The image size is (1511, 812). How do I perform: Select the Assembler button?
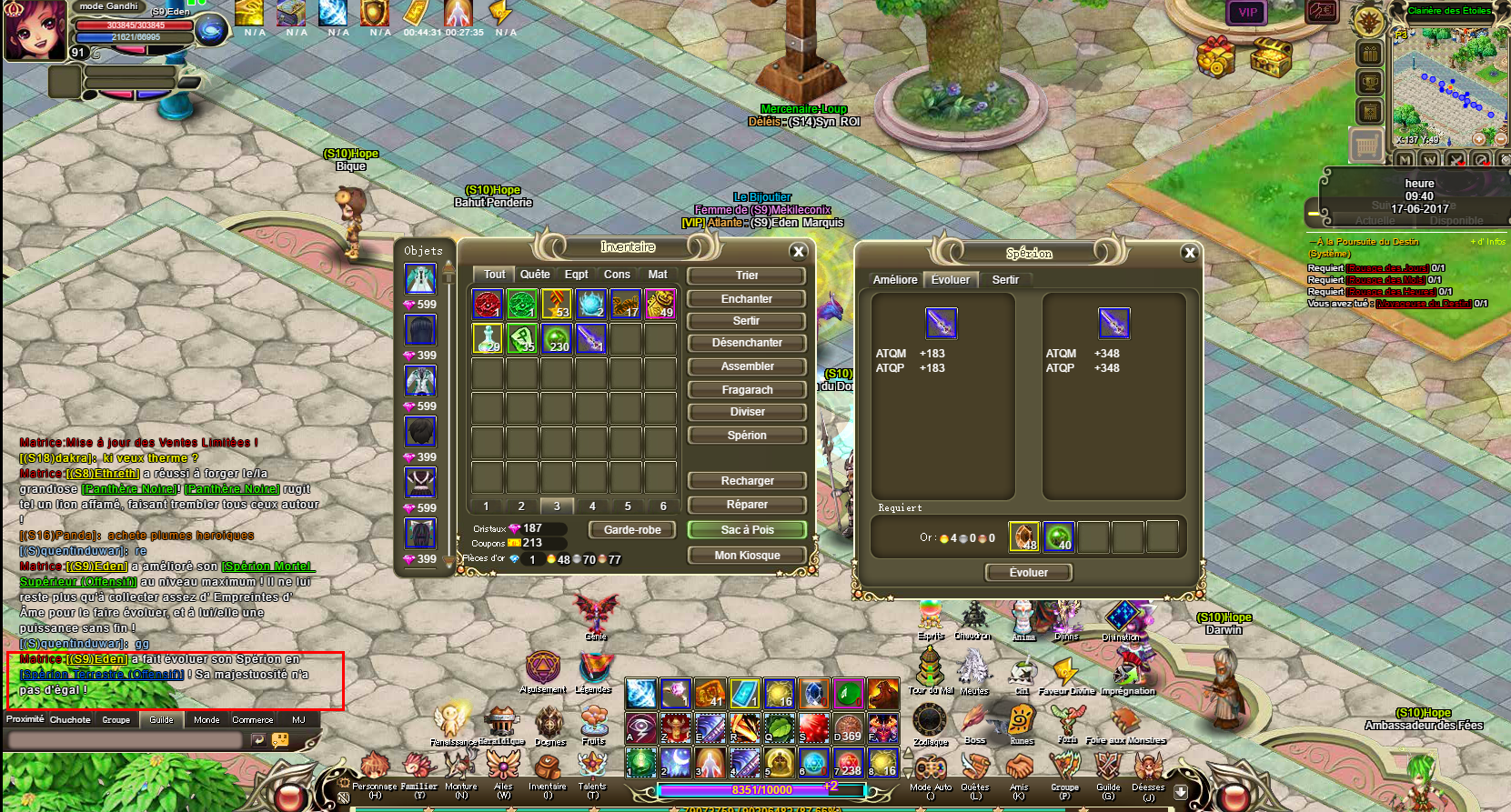(747, 366)
